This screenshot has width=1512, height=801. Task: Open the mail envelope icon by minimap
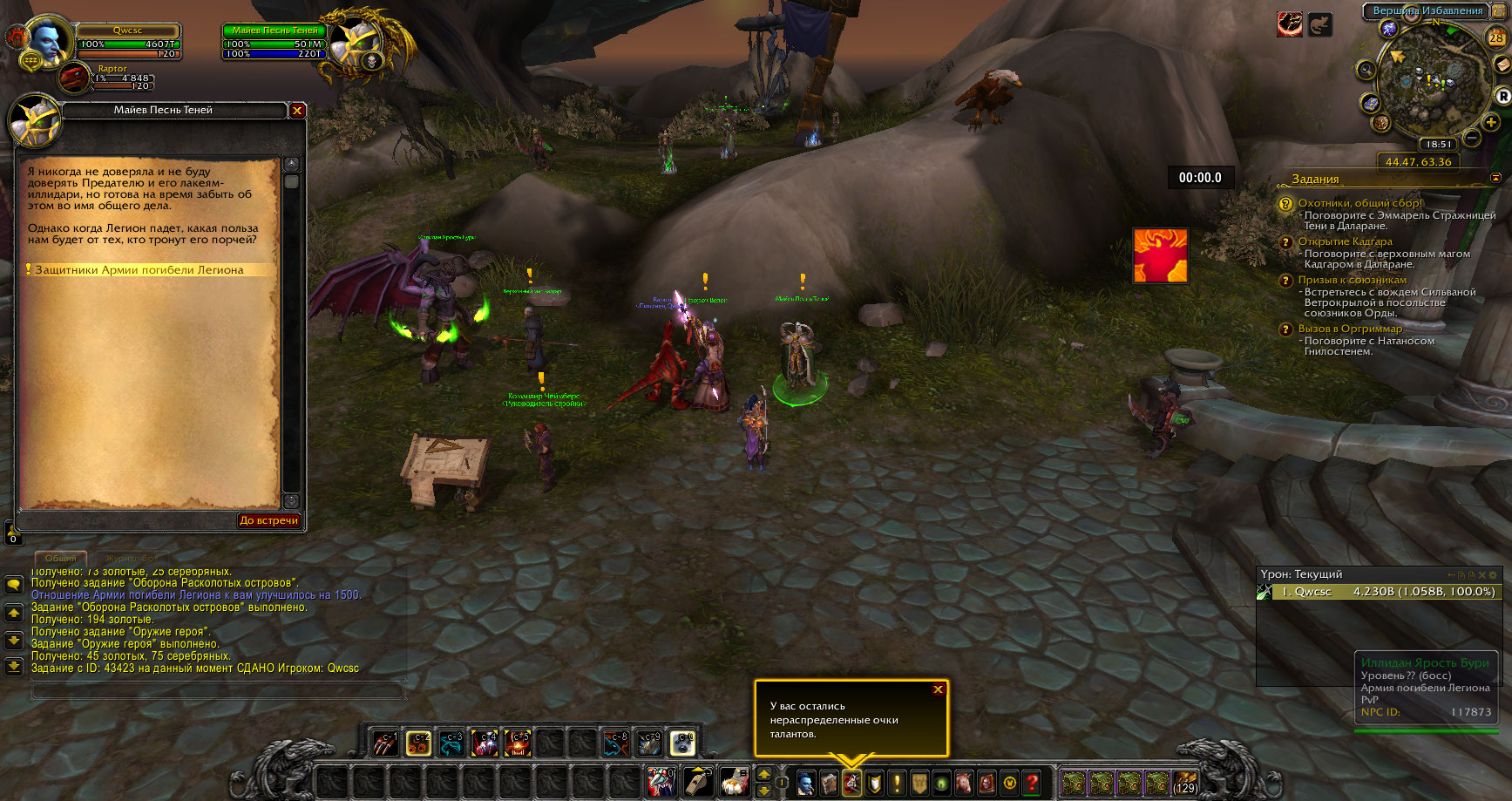pos(1501,65)
